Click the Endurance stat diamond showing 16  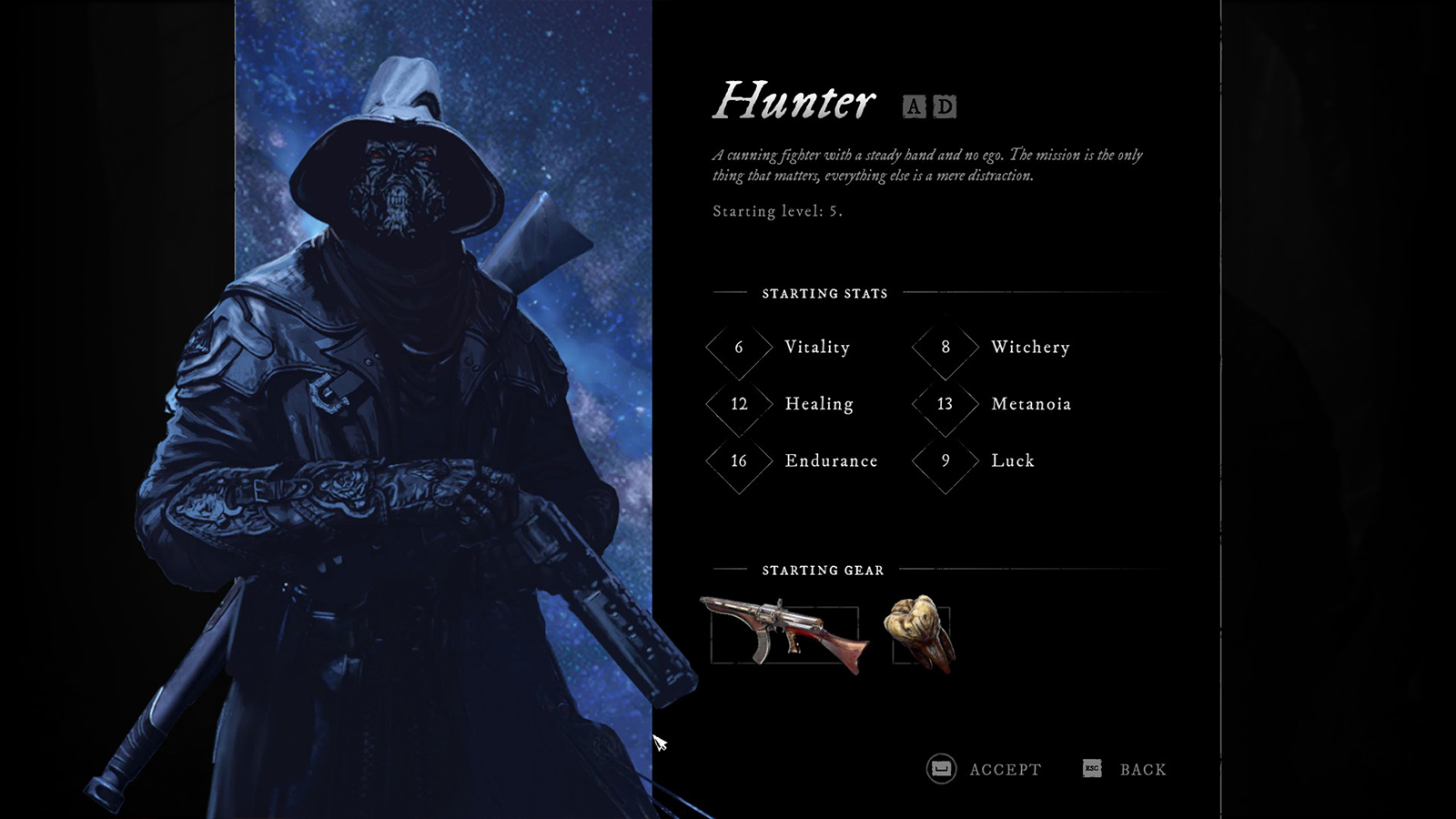tap(738, 461)
